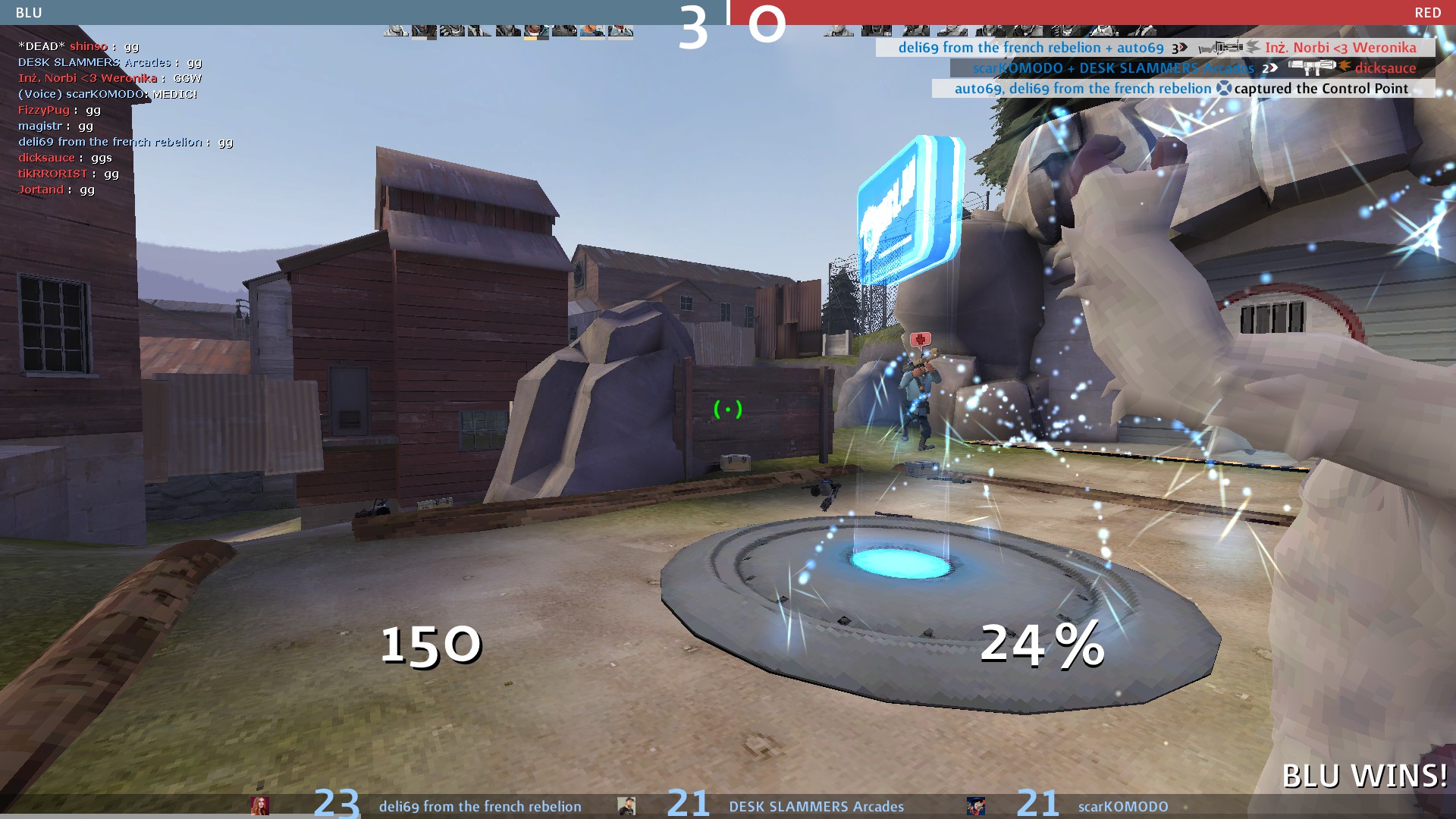1456x819 pixels.
Task: Click deli69's avatar in the top scorers bar
Action: 260,805
